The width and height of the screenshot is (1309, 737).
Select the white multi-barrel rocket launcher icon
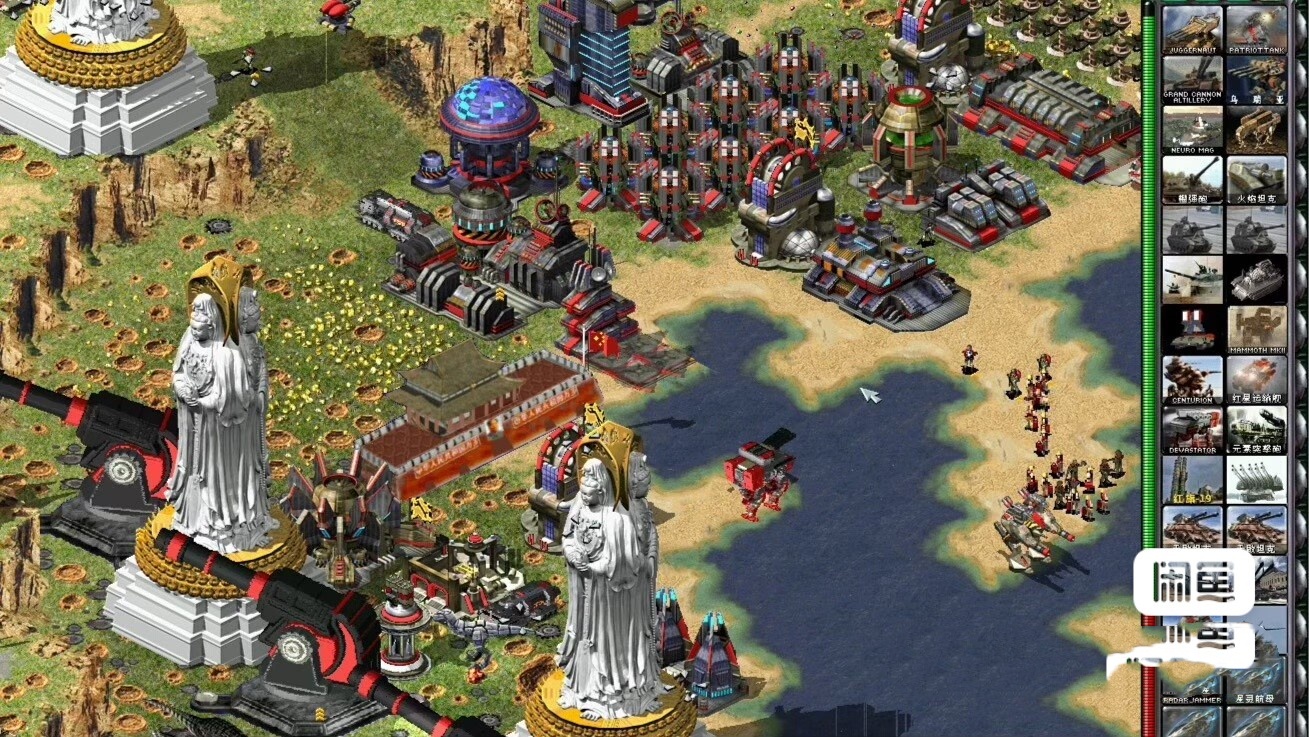(1256, 480)
